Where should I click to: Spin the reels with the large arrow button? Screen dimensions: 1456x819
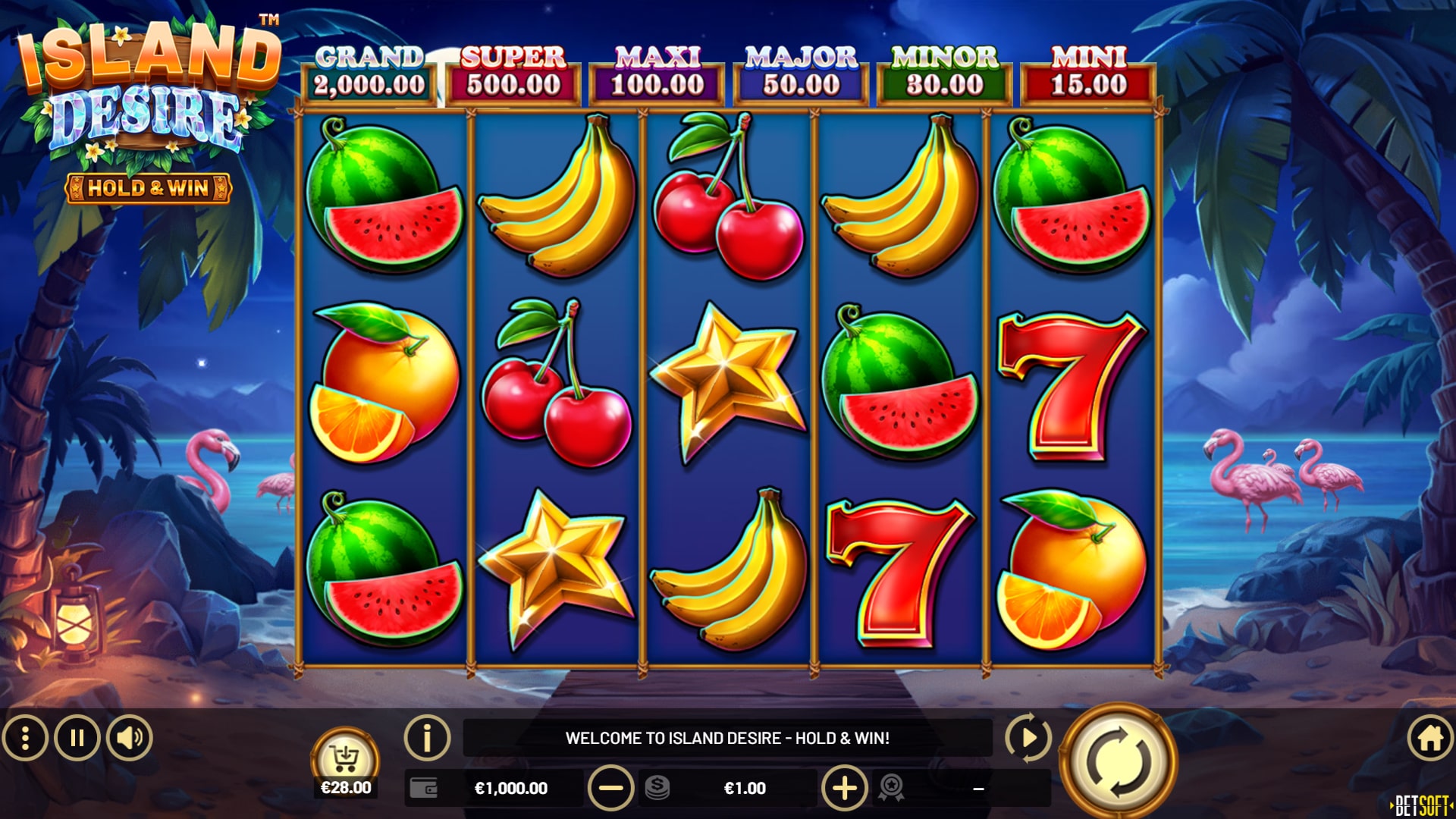[x=1118, y=761]
